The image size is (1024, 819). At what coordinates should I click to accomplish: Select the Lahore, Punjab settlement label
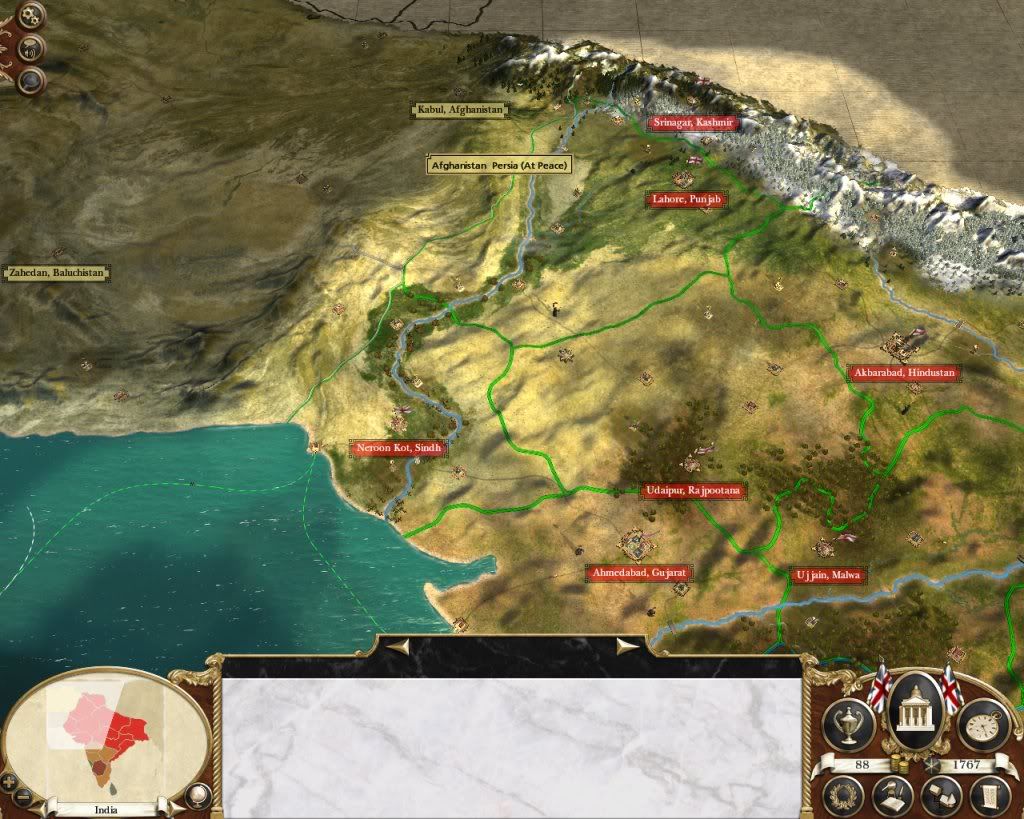pyautogui.click(x=686, y=200)
